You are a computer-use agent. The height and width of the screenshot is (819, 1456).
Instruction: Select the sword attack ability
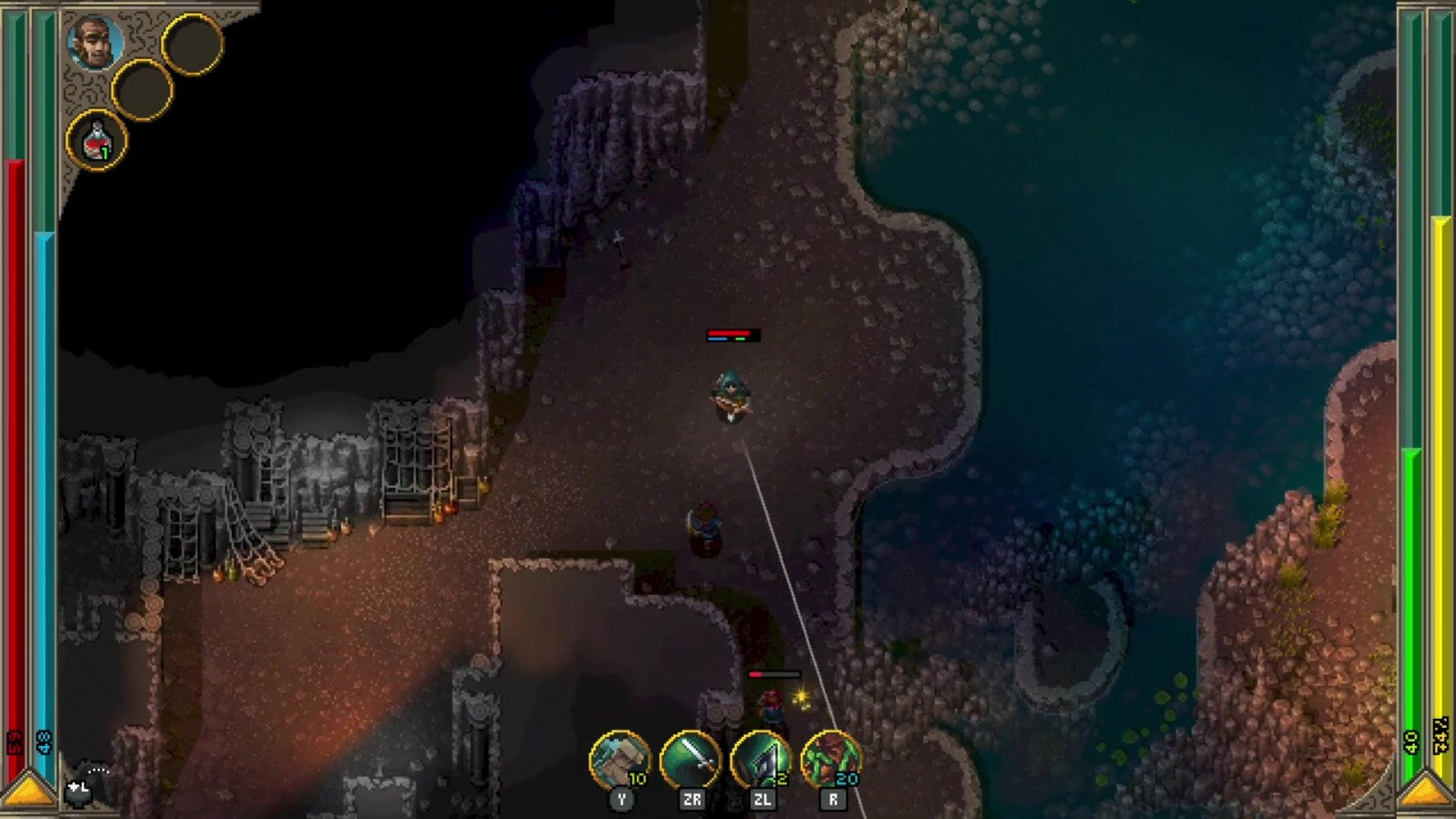(x=691, y=760)
